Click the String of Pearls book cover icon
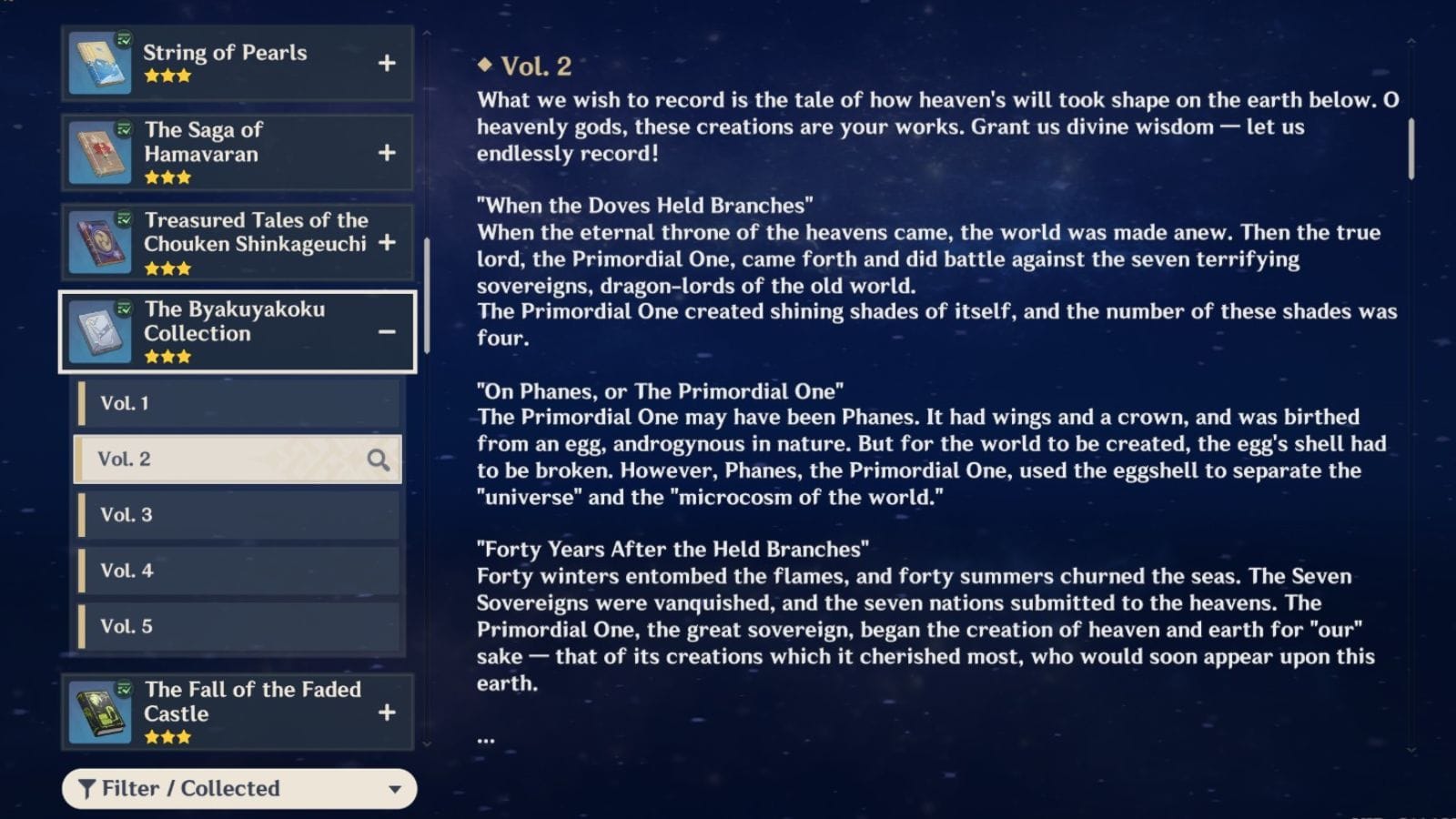 coord(102,64)
